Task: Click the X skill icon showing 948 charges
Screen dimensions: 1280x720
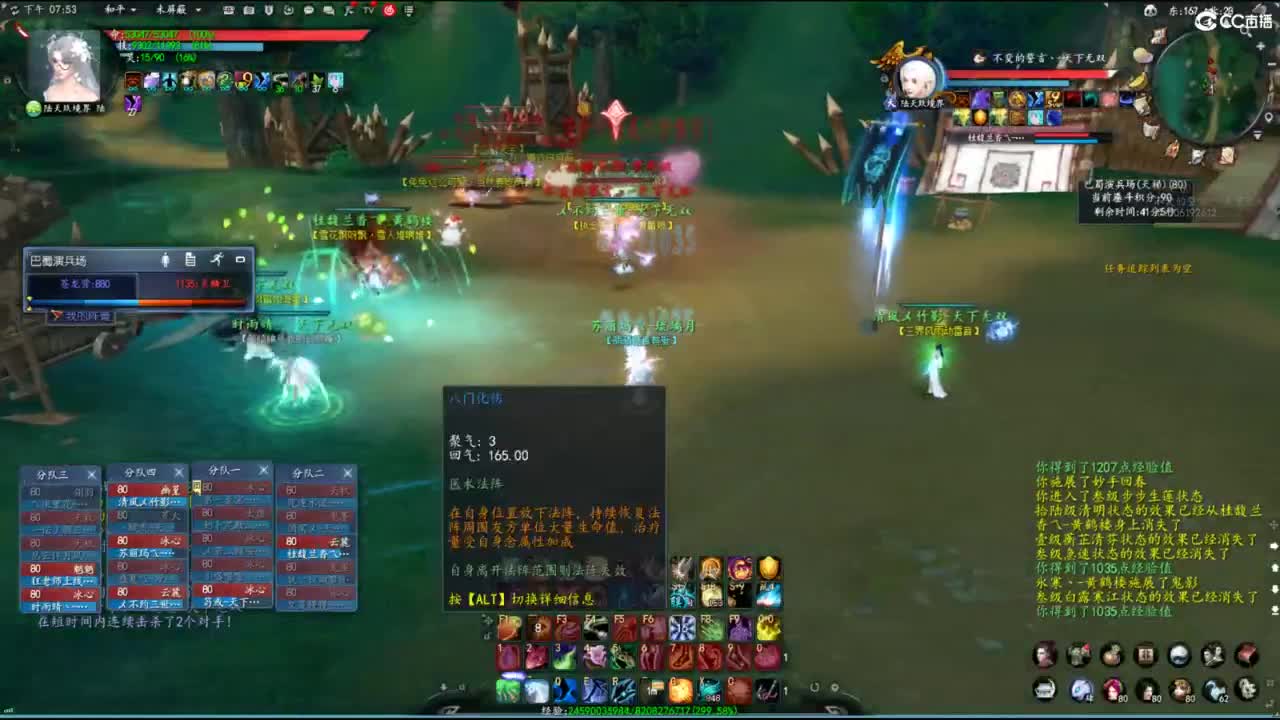Action: coord(710,689)
